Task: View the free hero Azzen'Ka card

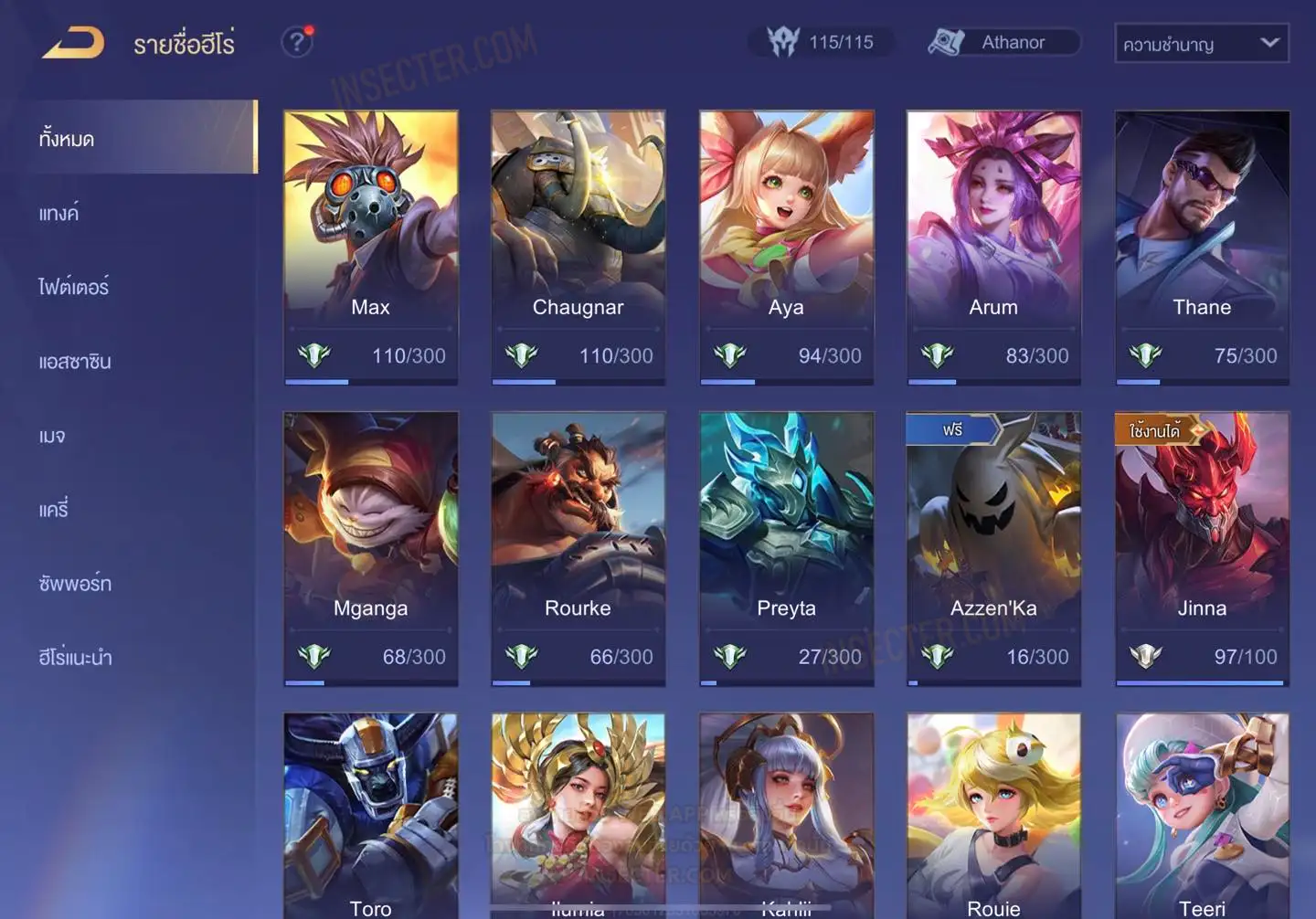Action: [993, 548]
